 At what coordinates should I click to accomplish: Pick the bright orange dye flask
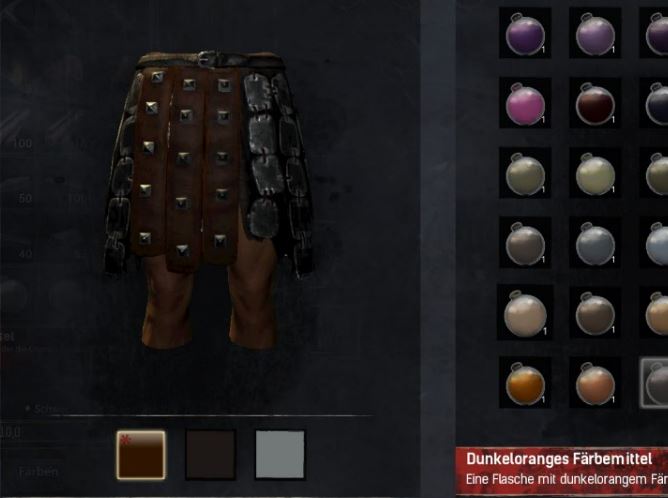[525, 382]
